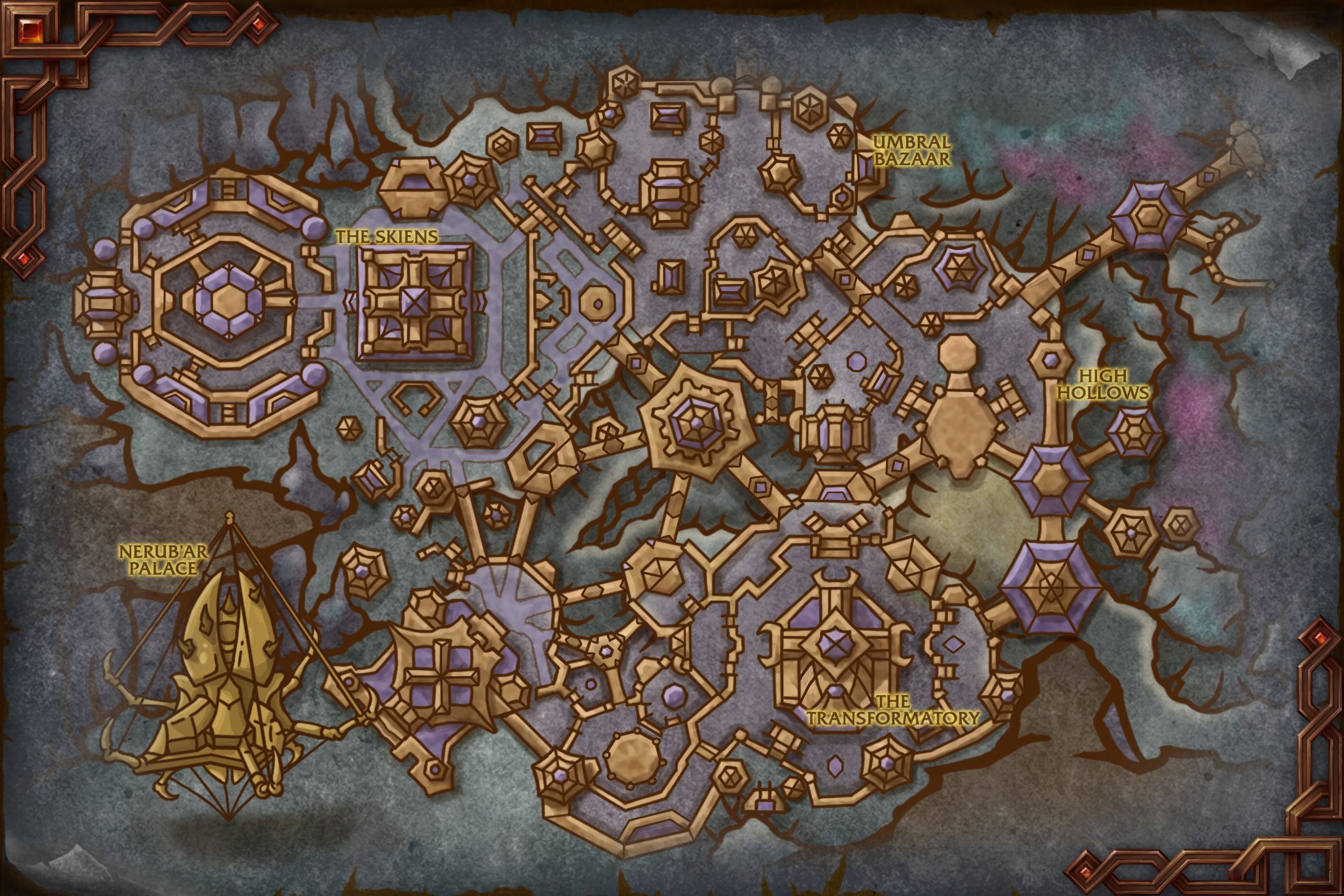
Task: Select The Transformatory label
Action: coord(892,710)
